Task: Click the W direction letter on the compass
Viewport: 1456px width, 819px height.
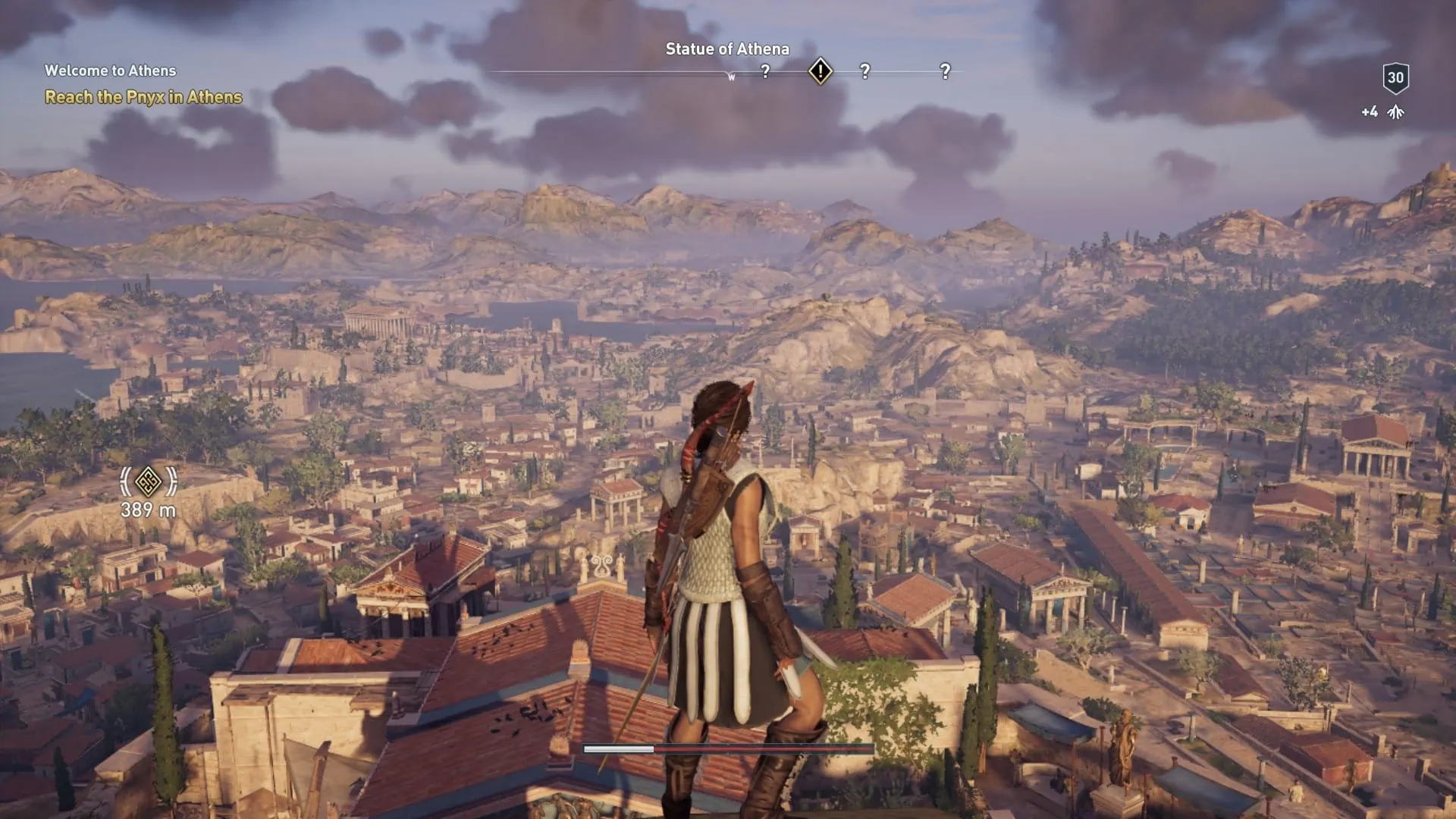Action: (x=732, y=76)
